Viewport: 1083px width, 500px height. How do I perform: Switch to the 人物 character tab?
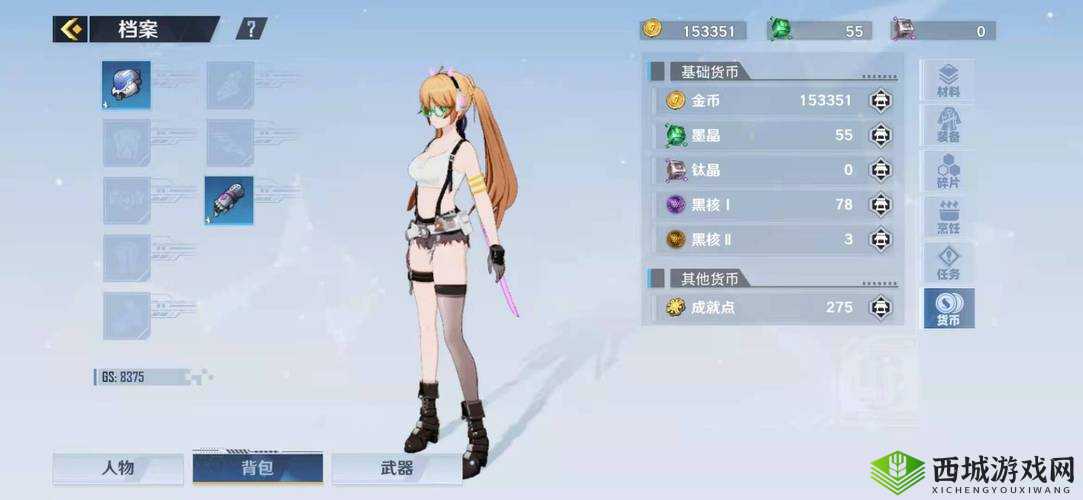coord(118,468)
